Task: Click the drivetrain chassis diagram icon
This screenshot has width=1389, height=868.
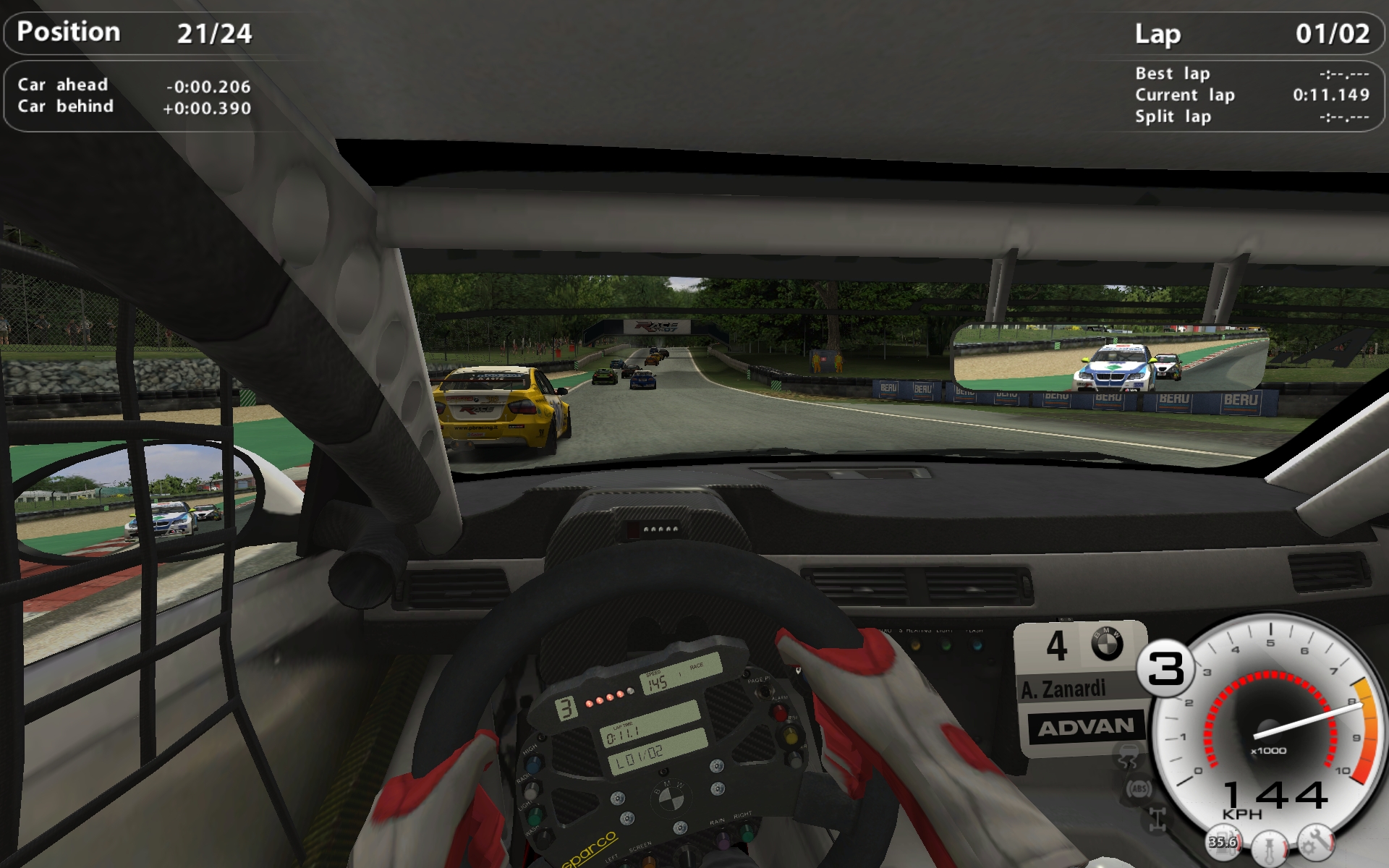Action: [x=1156, y=818]
